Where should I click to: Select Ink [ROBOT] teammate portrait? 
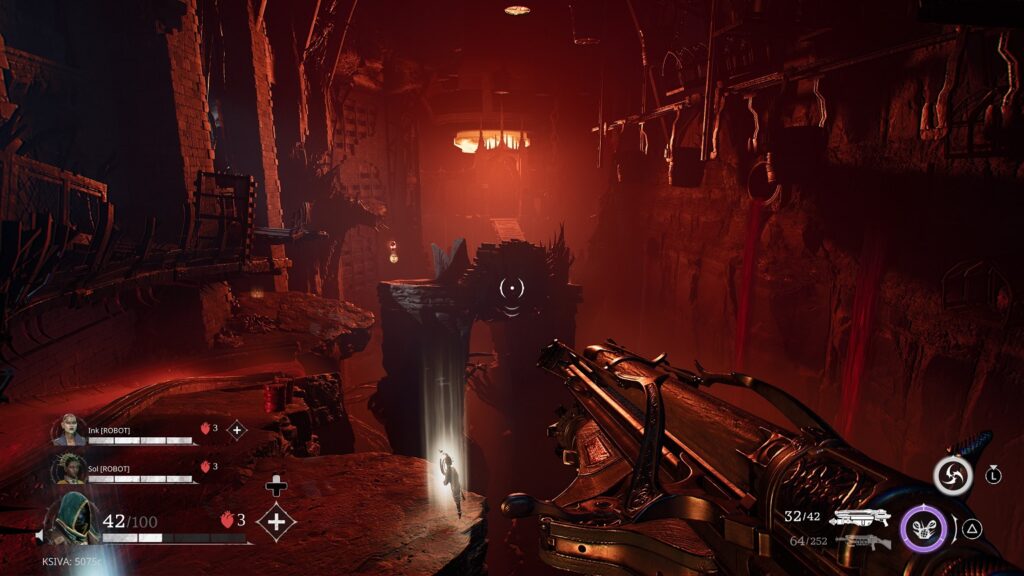[71, 430]
